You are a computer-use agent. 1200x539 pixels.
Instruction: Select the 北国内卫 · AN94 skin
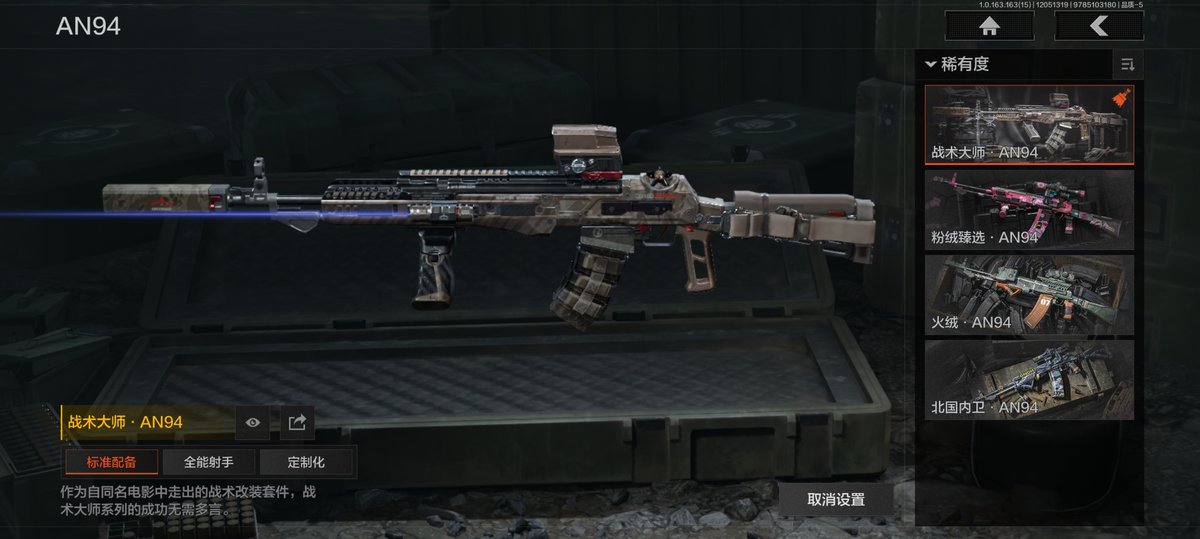pyautogui.click(x=1029, y=379)
